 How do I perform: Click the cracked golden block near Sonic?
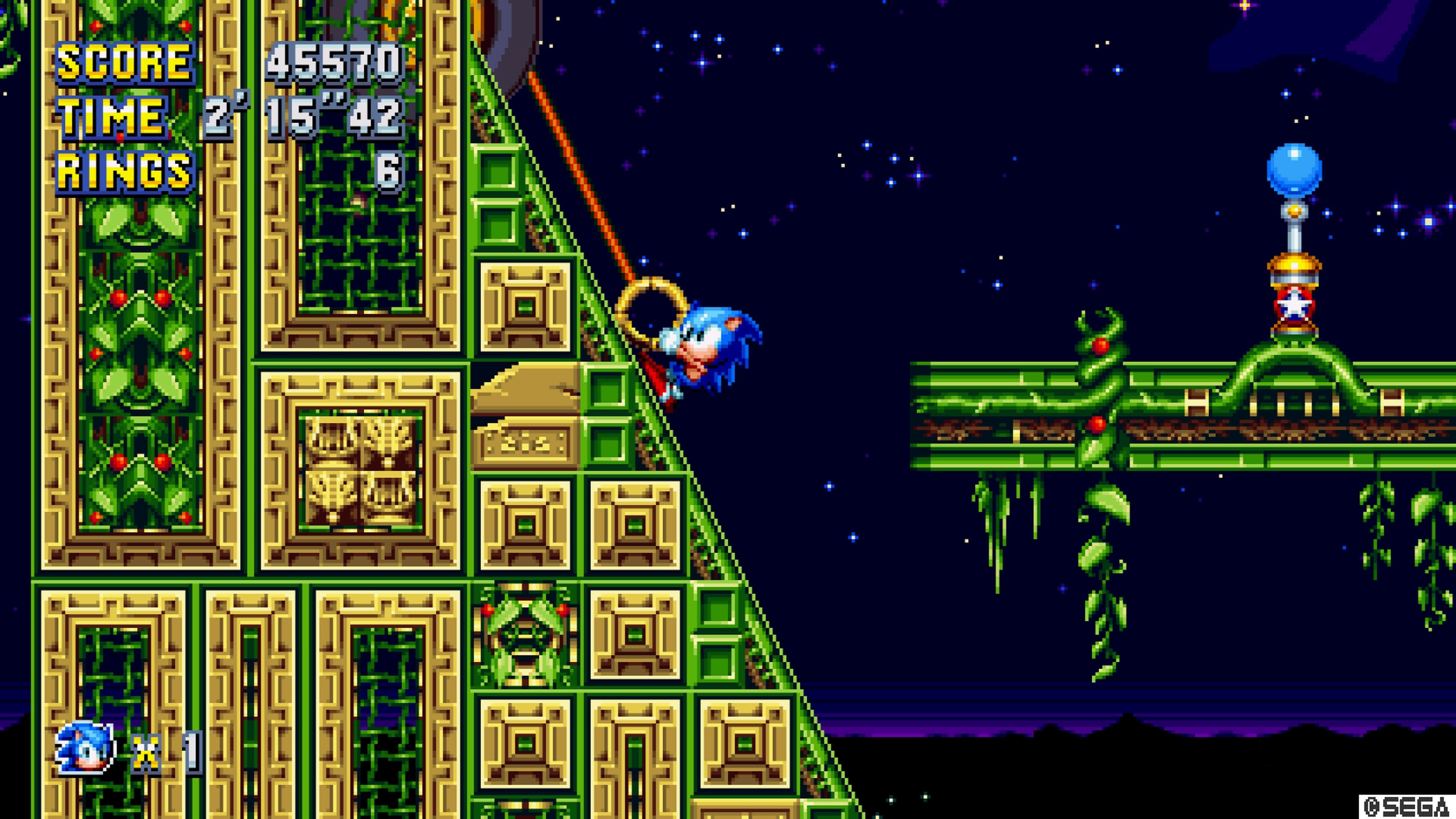pyautogui.click(x=526, y=395)
